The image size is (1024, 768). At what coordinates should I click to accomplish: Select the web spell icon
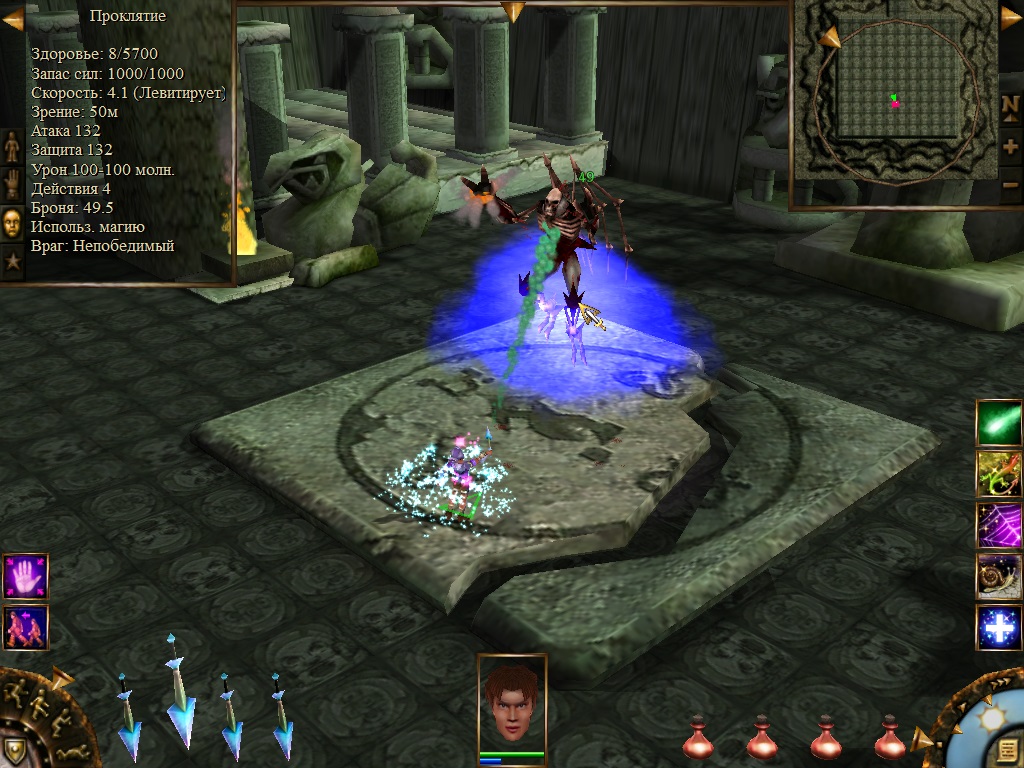998,524
